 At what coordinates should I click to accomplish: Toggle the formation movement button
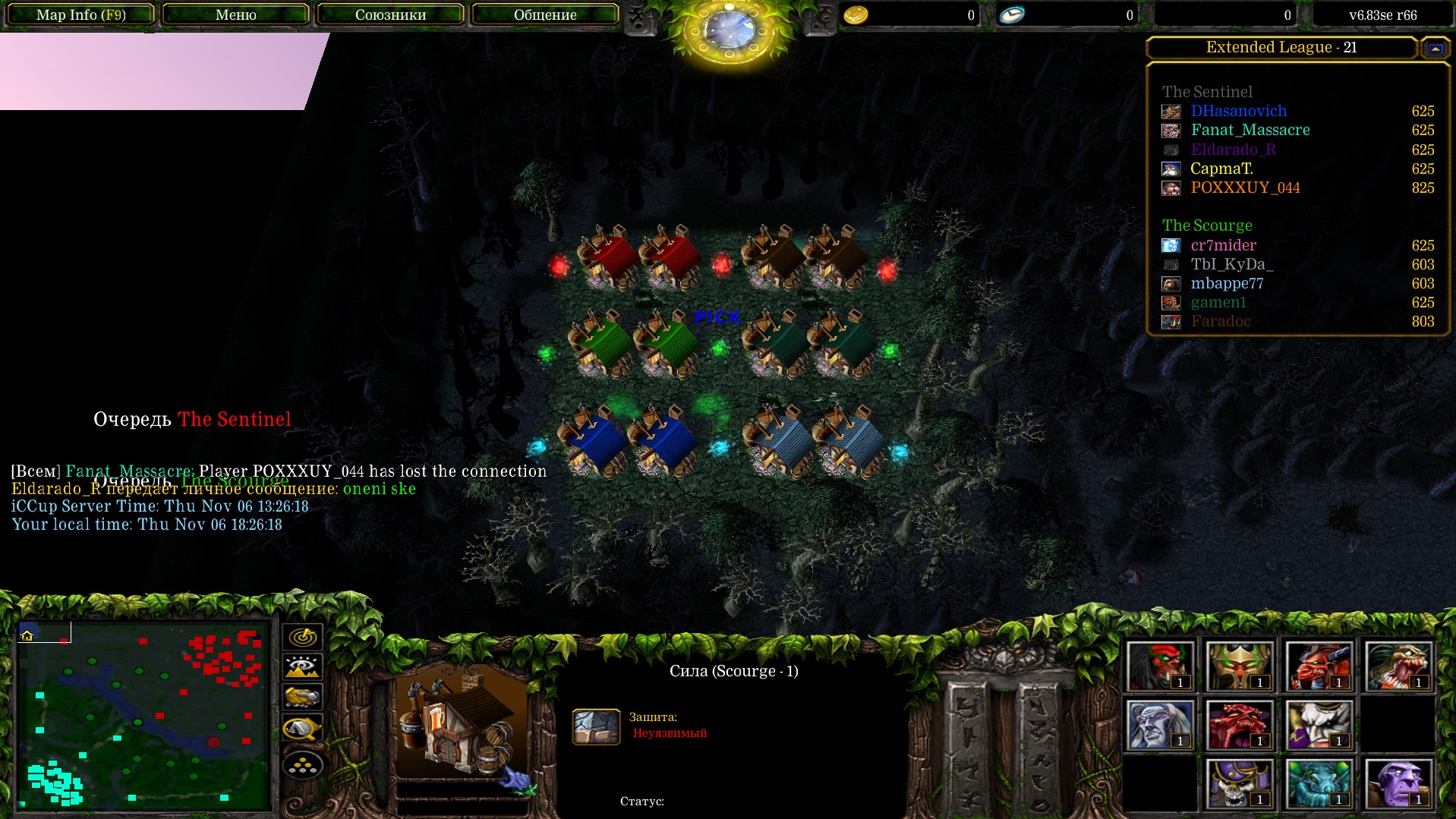click(x=302, y=765)
